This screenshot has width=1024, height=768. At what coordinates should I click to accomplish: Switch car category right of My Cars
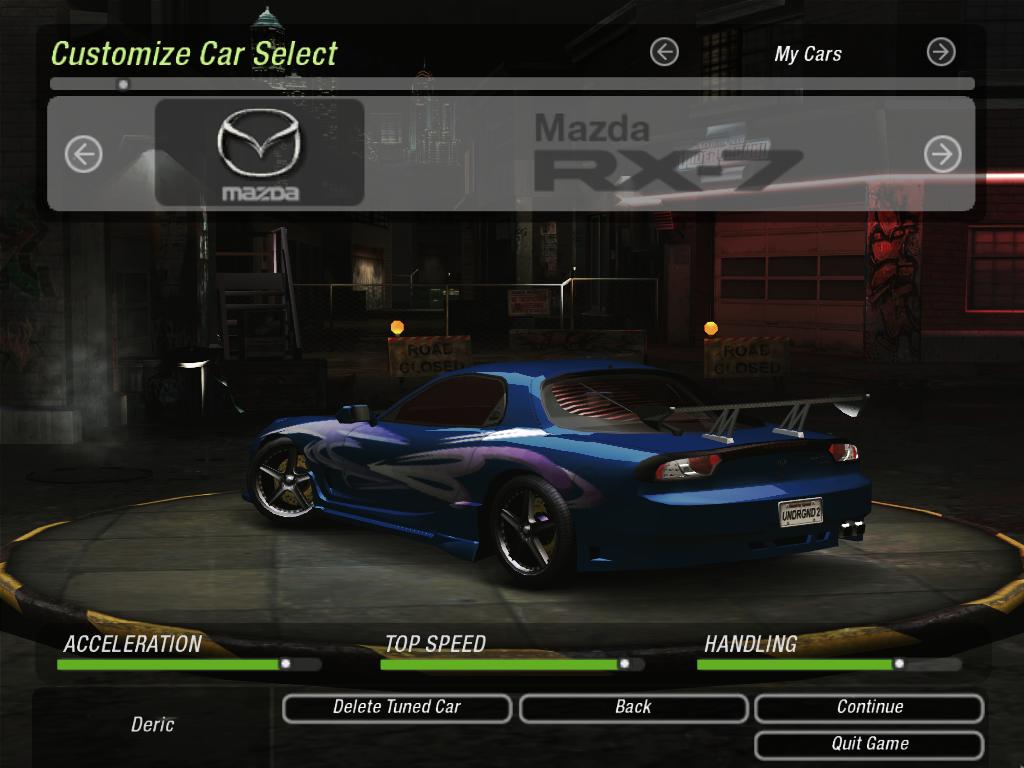coord(941,52)
